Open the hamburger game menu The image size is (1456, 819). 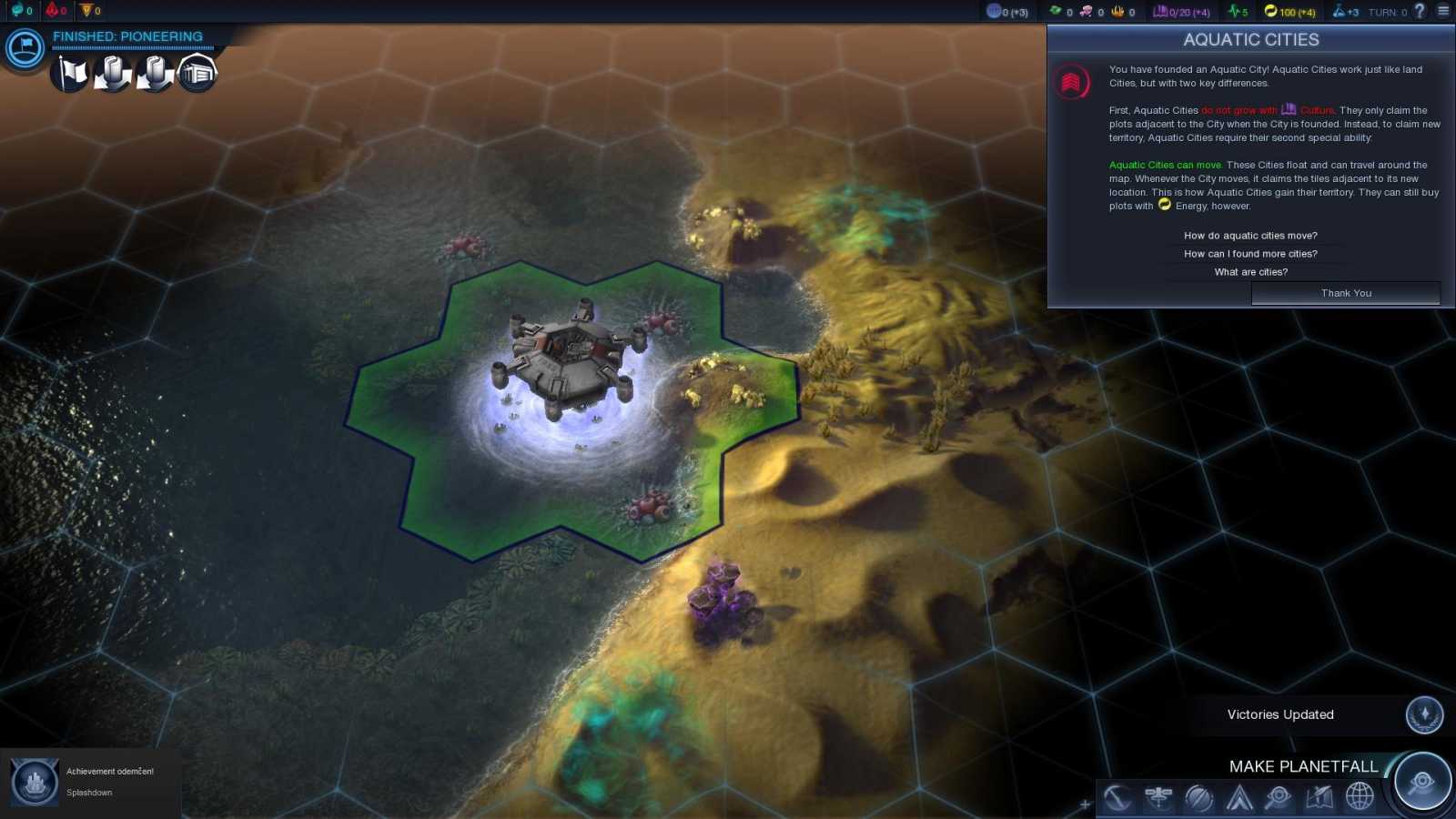point(1442,12)
